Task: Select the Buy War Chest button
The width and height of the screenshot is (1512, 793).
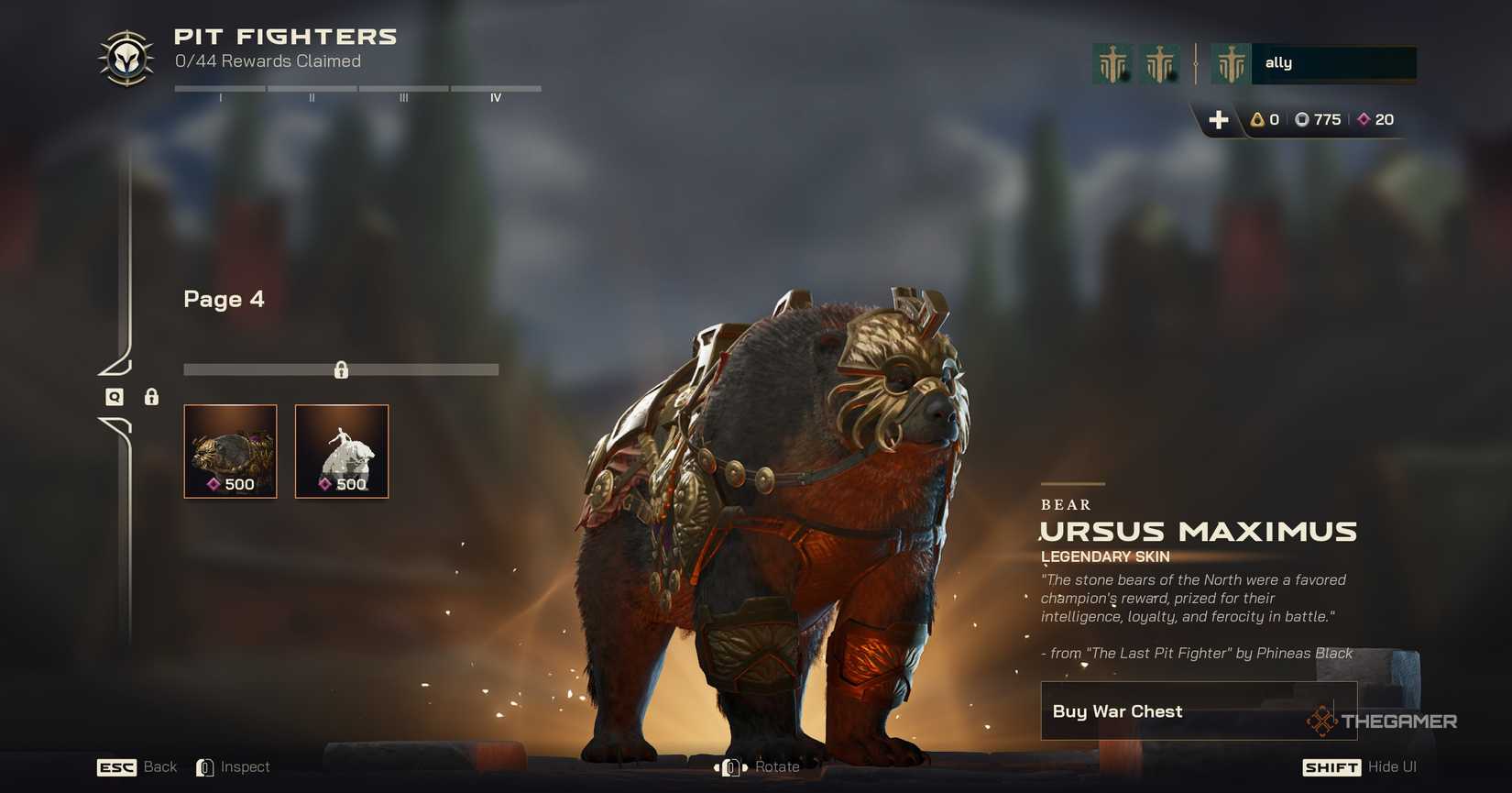Action: pos(1199,710)
